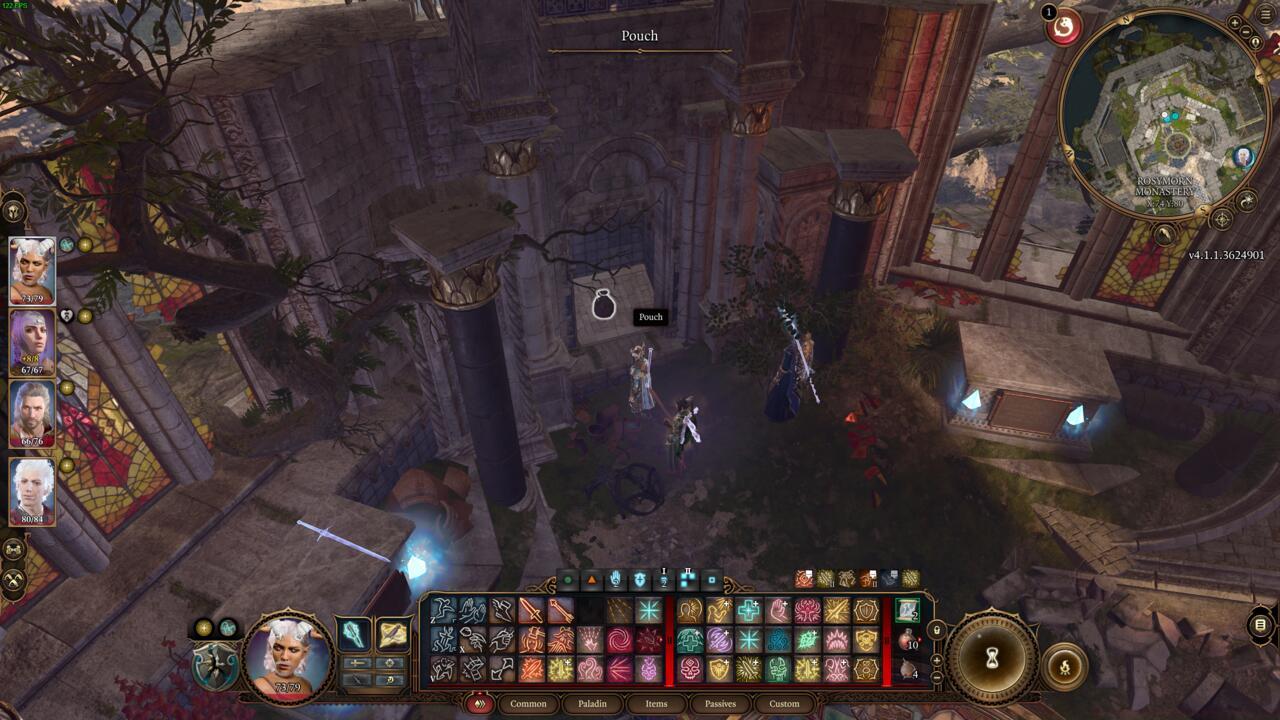The width and height of the screenshot is (1280, 720).
Task: Use the sword main-hand attack icon
Action: (x=530, y=610)
